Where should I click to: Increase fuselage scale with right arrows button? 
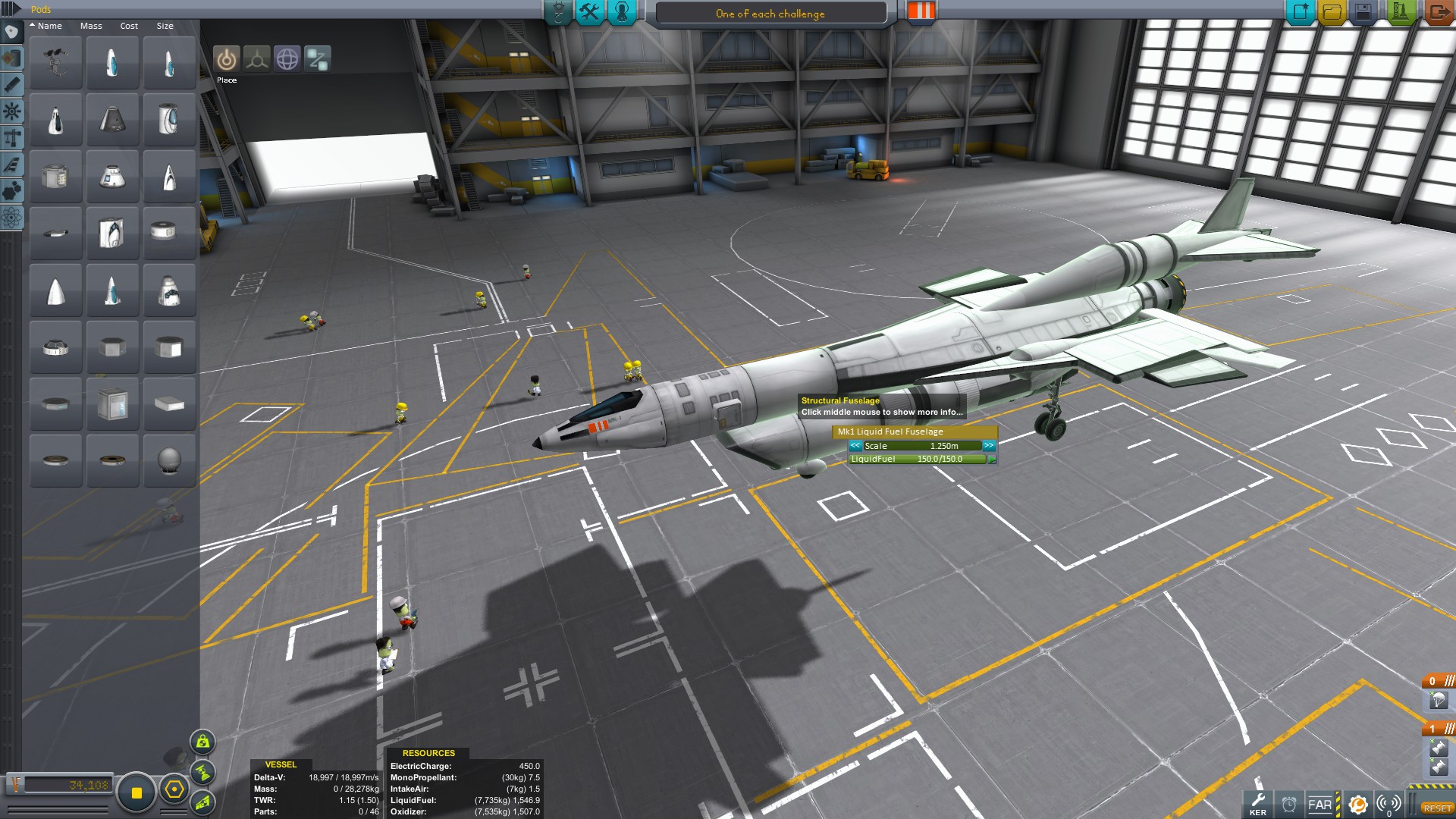coord(989,446)
